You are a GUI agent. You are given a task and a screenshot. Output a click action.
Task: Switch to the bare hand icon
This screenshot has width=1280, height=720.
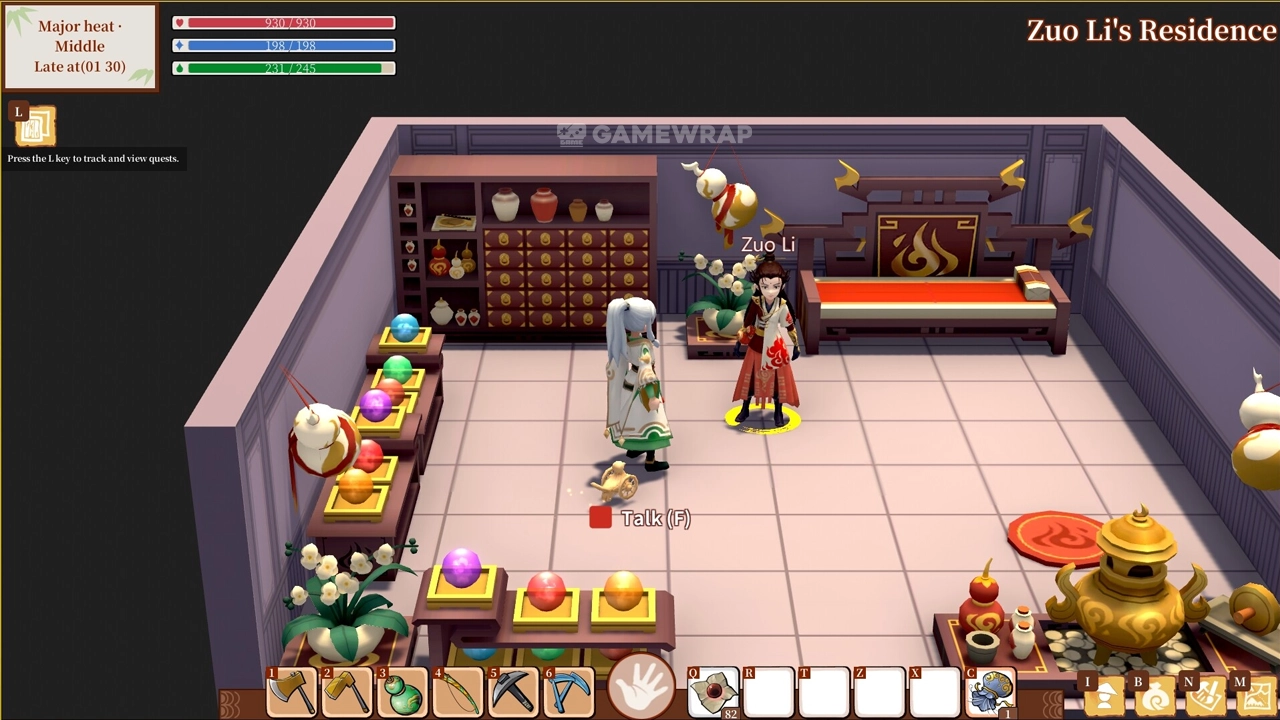click(x=640, y=688)
